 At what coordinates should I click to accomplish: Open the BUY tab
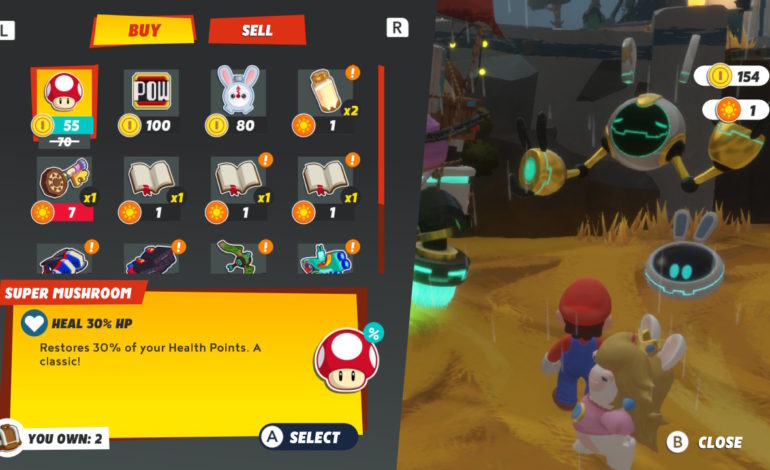tap(143, 30)
